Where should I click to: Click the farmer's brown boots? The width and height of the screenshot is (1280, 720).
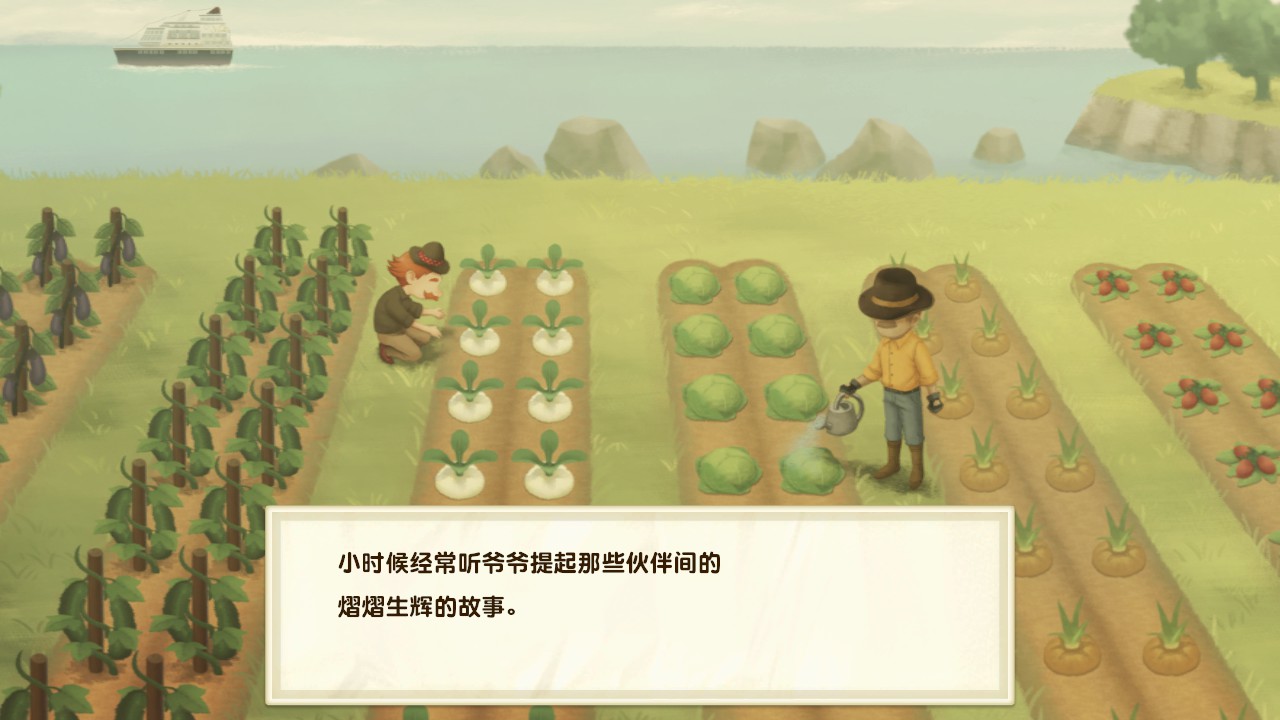tap(900, 465)
